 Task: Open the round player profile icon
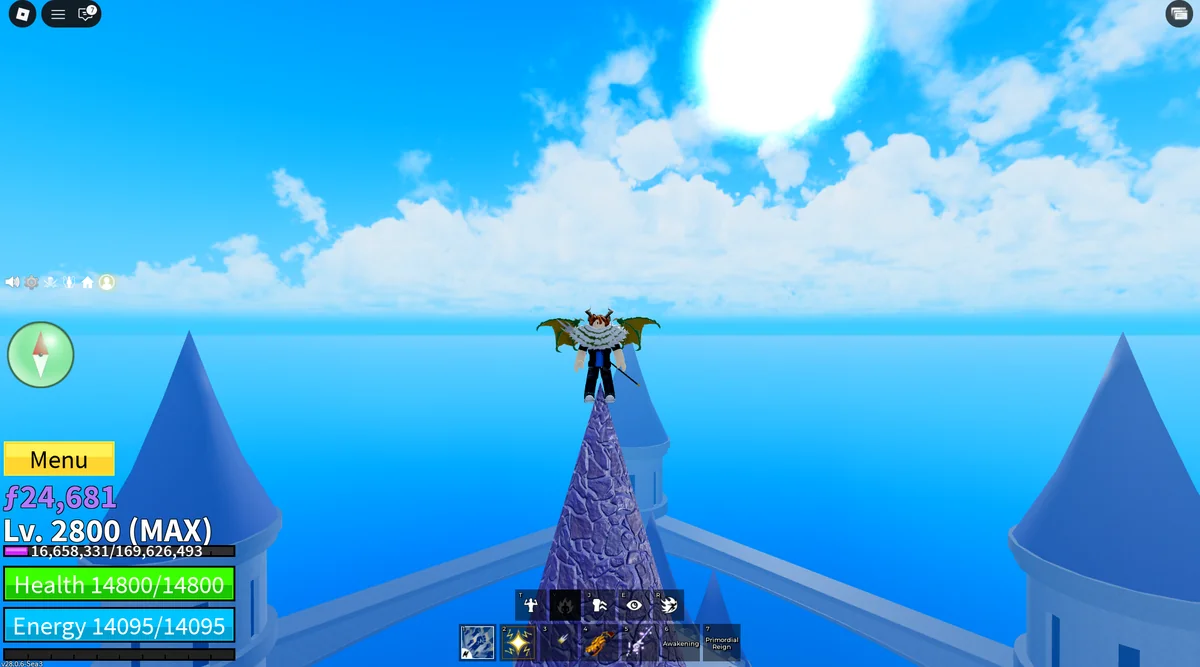coord(106,282)
